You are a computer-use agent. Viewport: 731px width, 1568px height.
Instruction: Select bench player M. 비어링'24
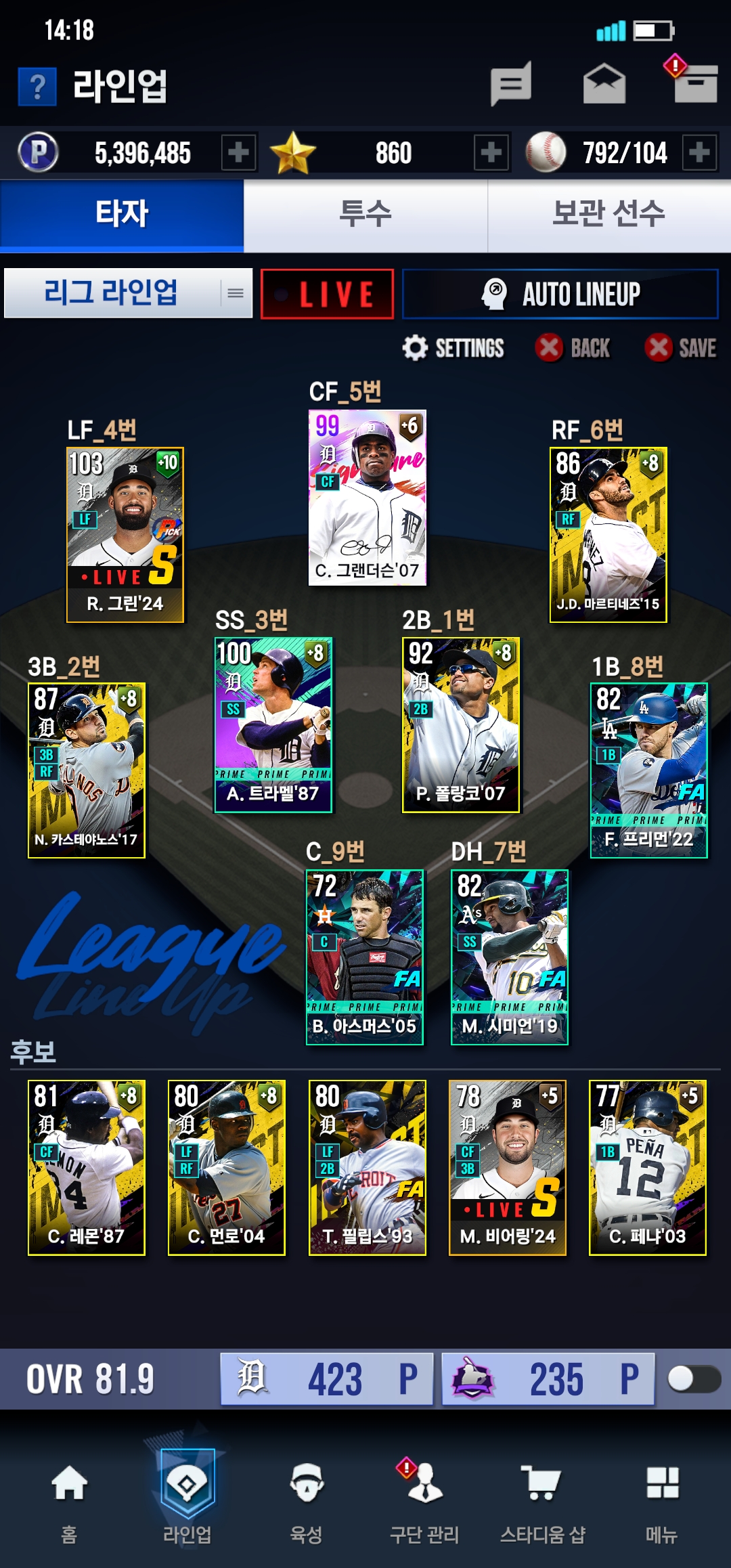(508, 1167)
